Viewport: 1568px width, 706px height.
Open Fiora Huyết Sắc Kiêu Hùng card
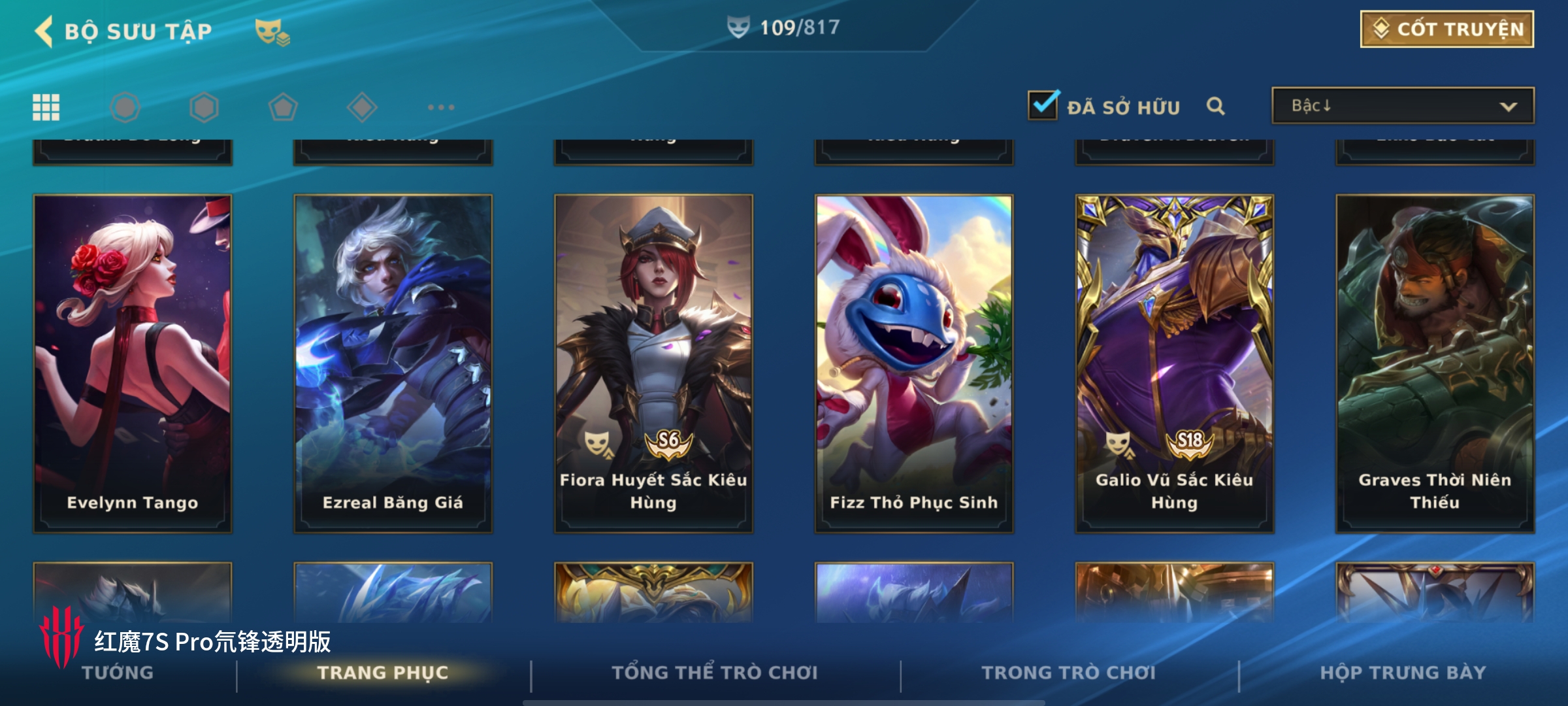point(653,363)
